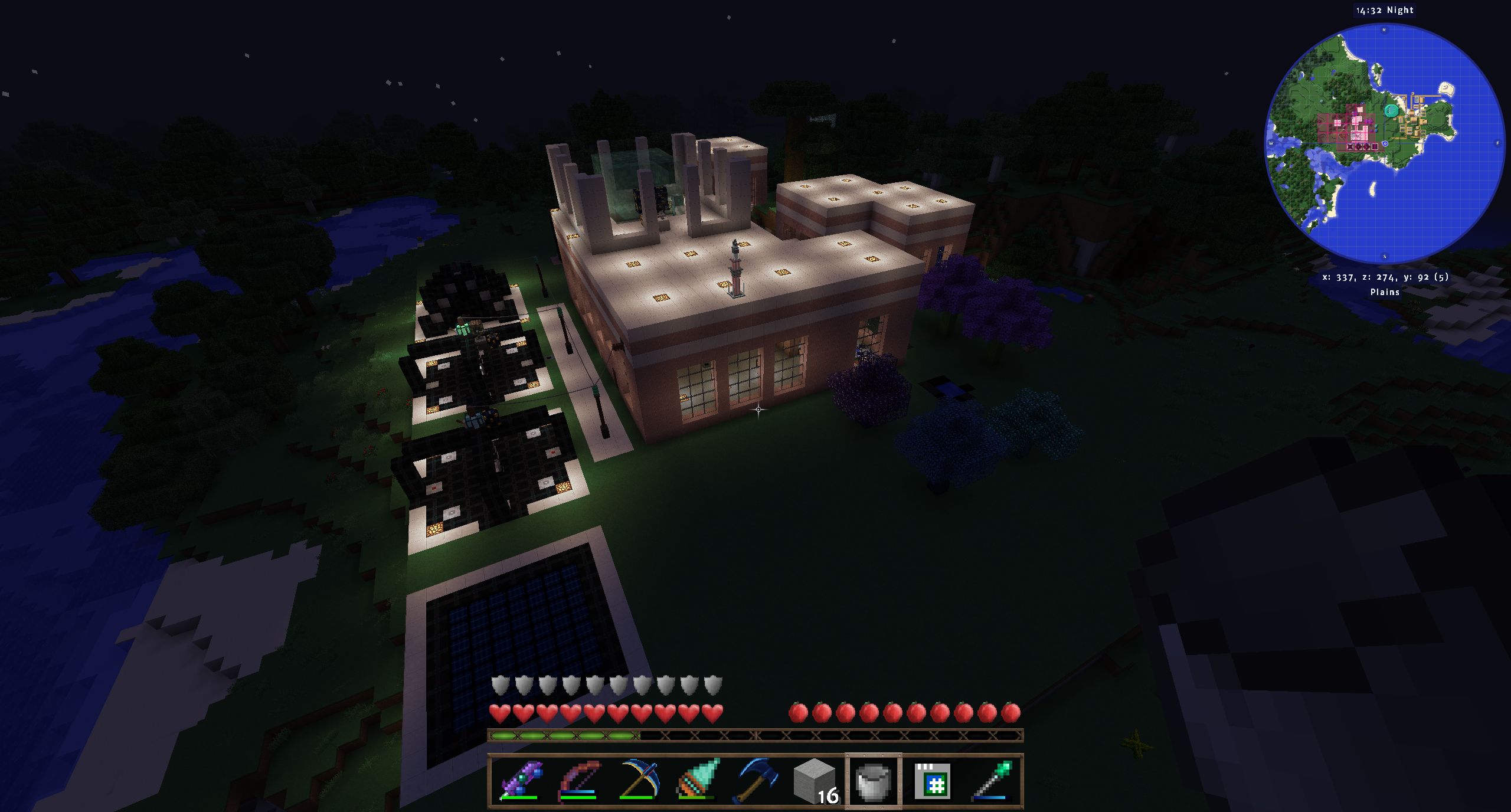Choose the blue pickaxe in the hotbar
This screenshot has width=1511, height=812.
click(637, 780)
